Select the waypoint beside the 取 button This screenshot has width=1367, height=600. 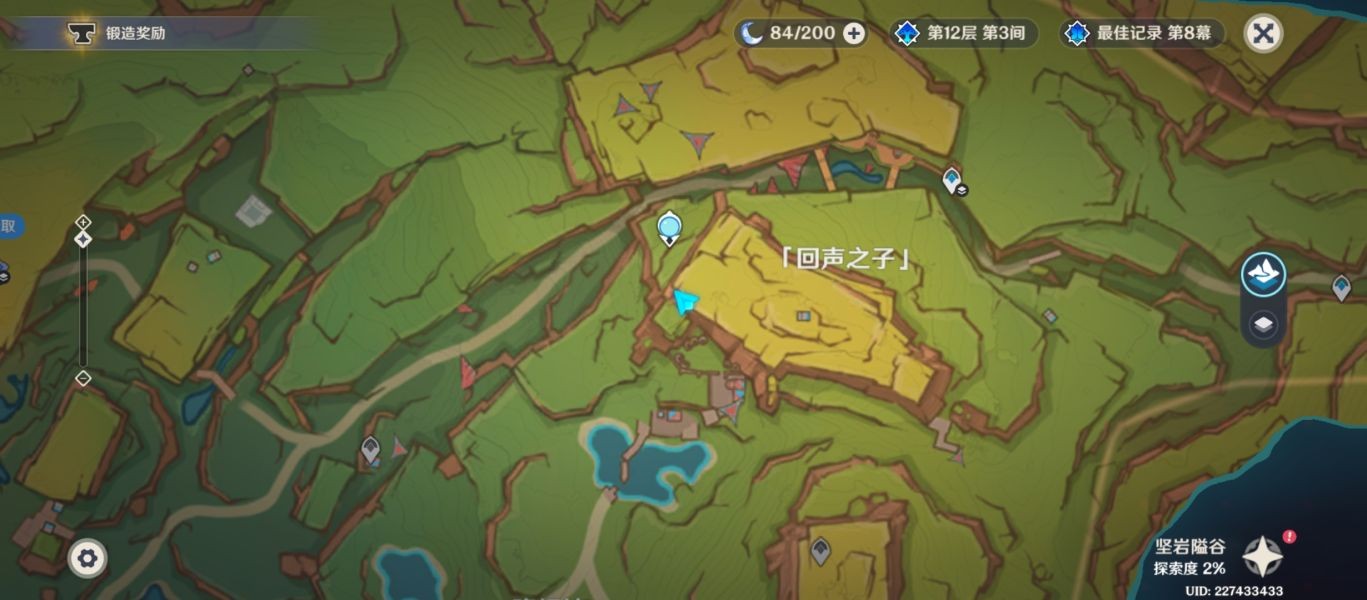(x=2, y=272)
